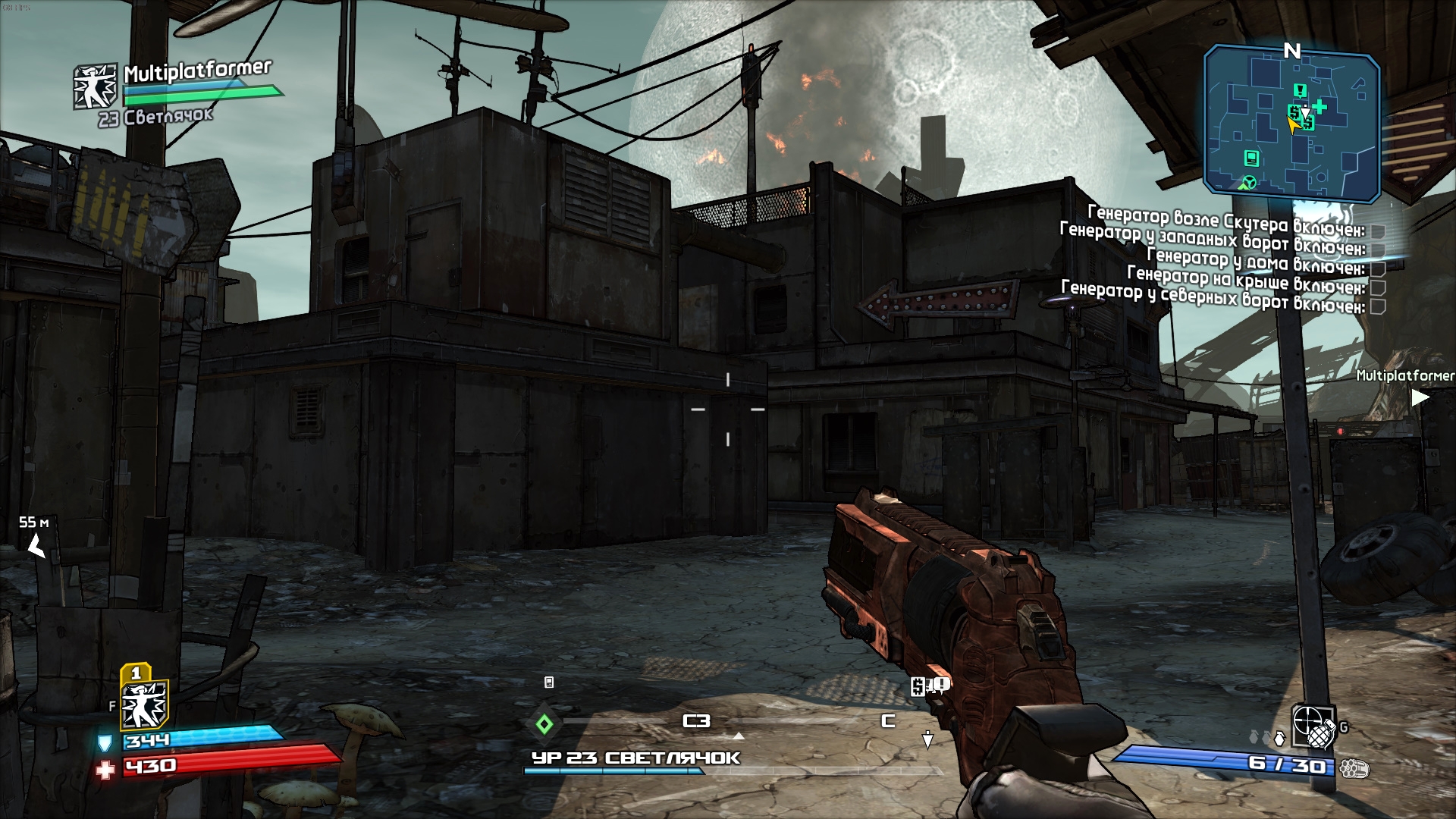This screenshot has height=819, width=1456.
Task: Click the exclamation quest marker on minimap
Action: tap(1301, 91)
